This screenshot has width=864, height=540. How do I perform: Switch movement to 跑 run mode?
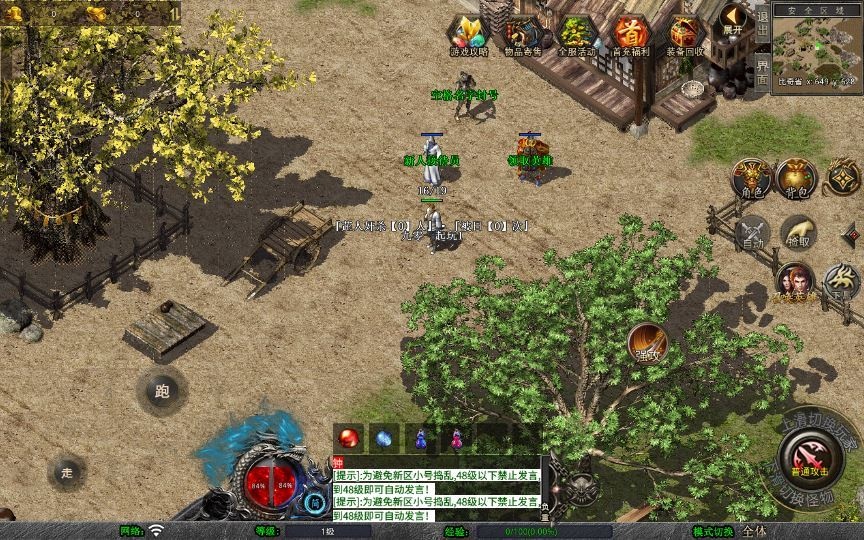pos(162,391)
